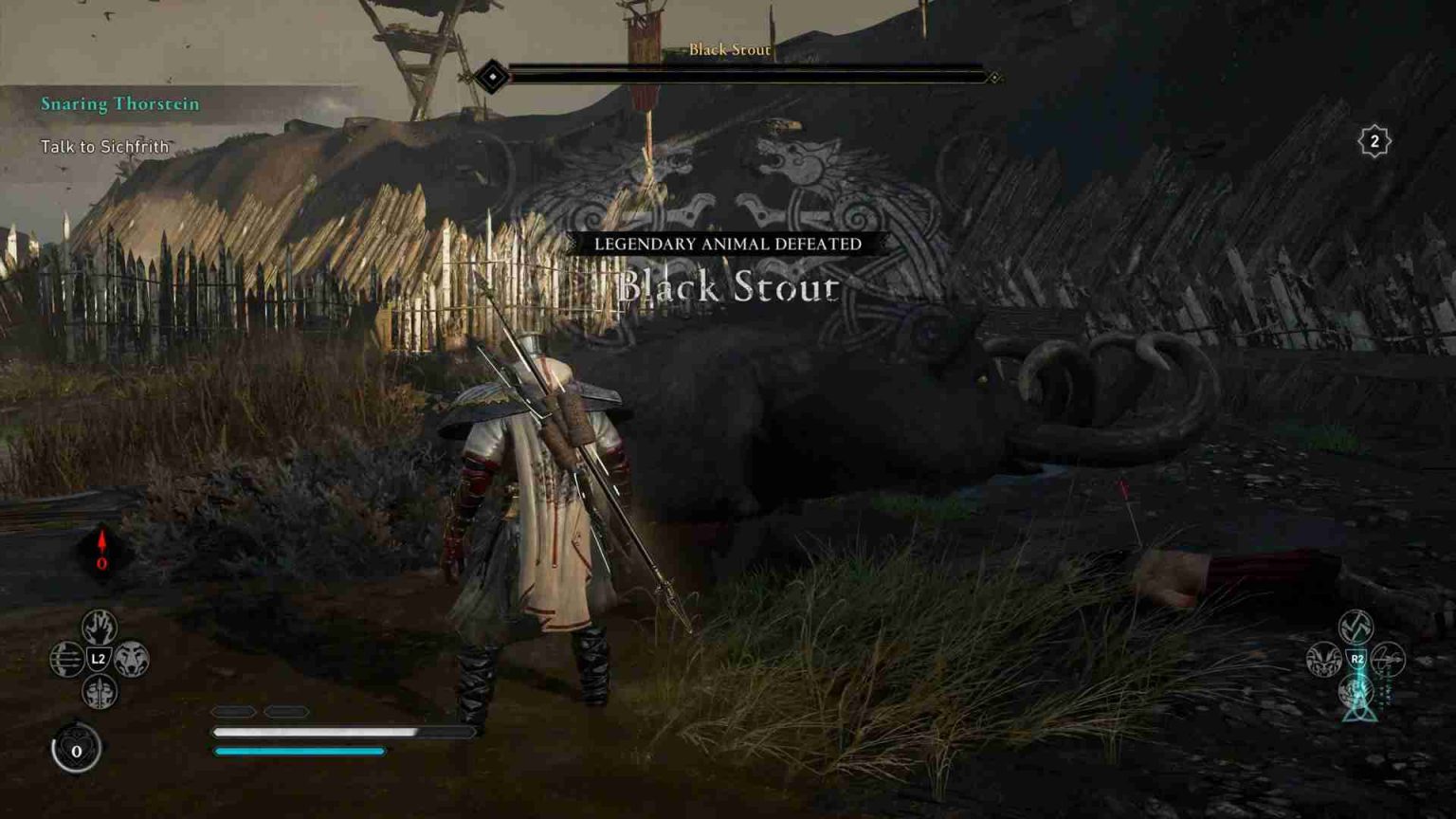Use the triple-arrow ability left of L2

[68, 659]
